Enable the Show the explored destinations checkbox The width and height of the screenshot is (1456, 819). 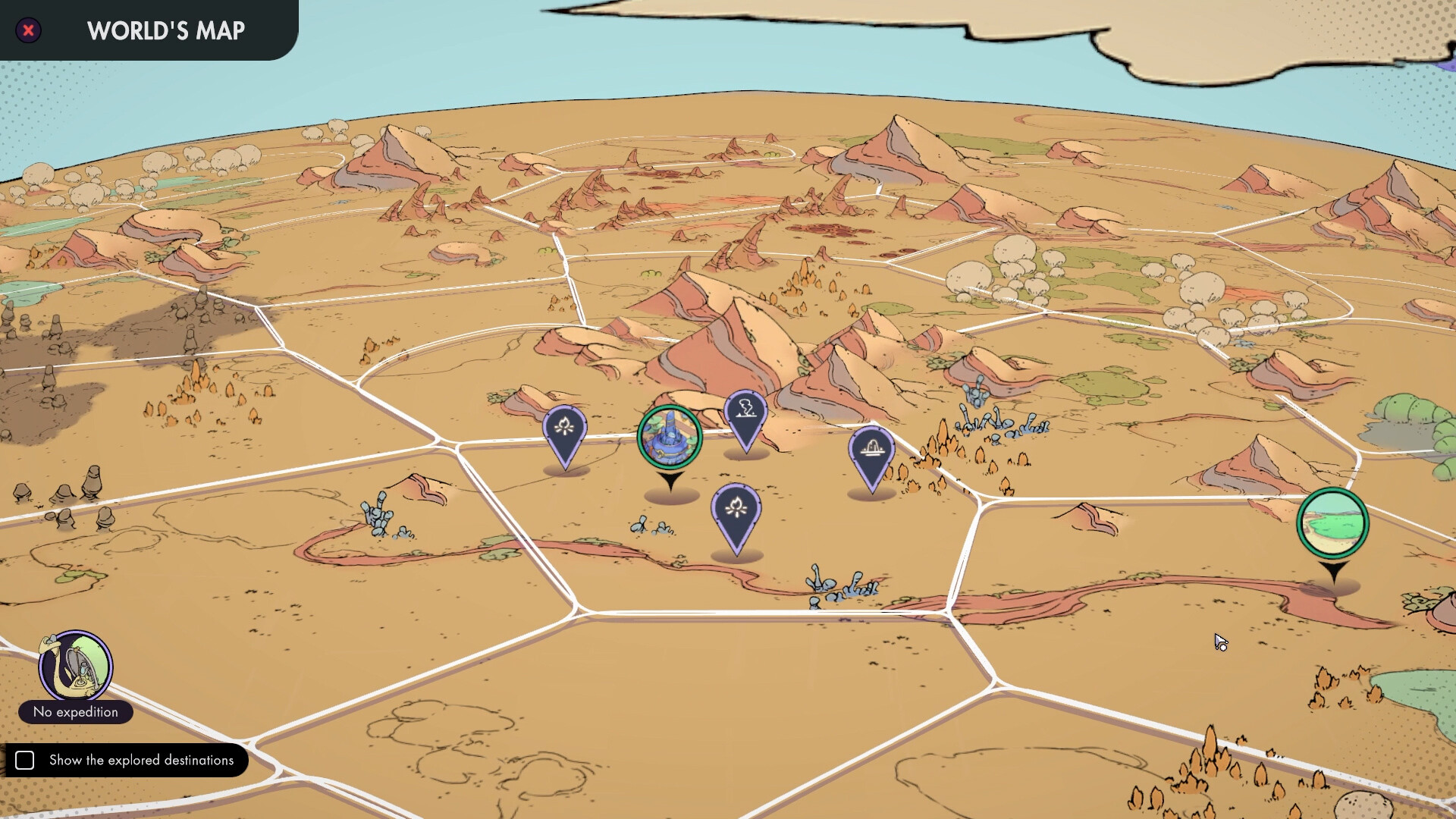(x=26, y=760)
